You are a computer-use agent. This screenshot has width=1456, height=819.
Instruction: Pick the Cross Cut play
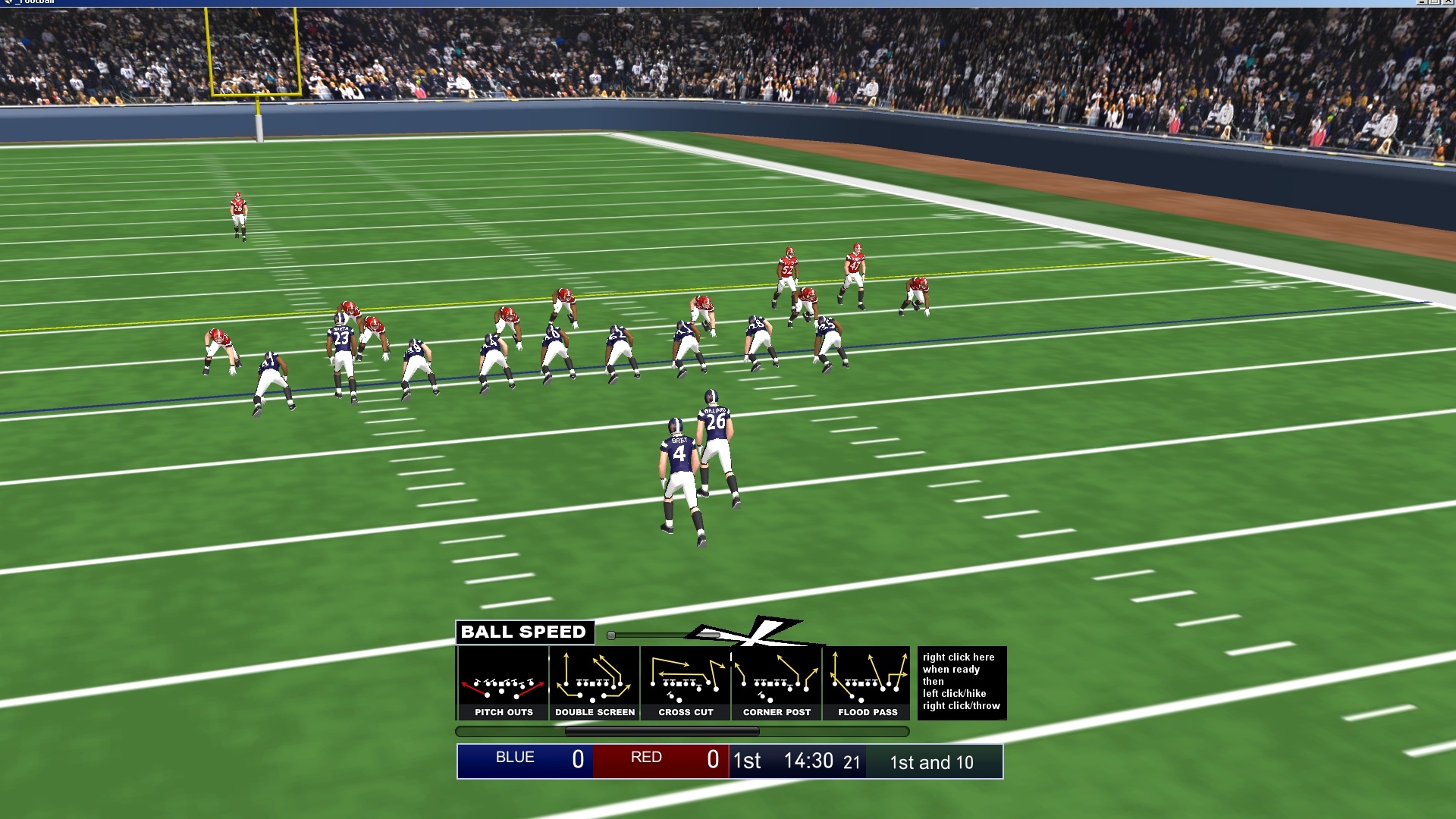686,683
